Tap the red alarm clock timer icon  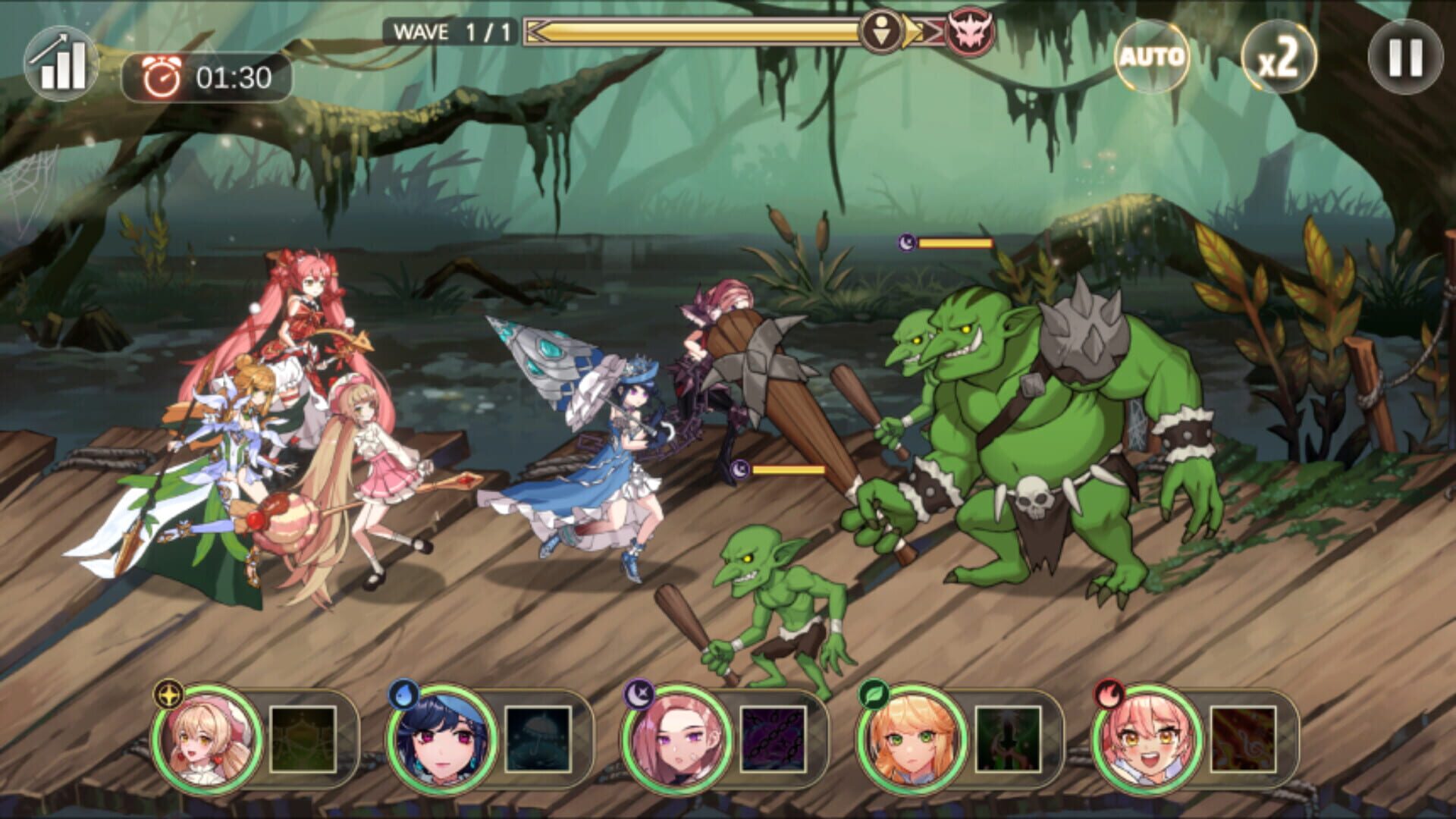tap(162, 75)
